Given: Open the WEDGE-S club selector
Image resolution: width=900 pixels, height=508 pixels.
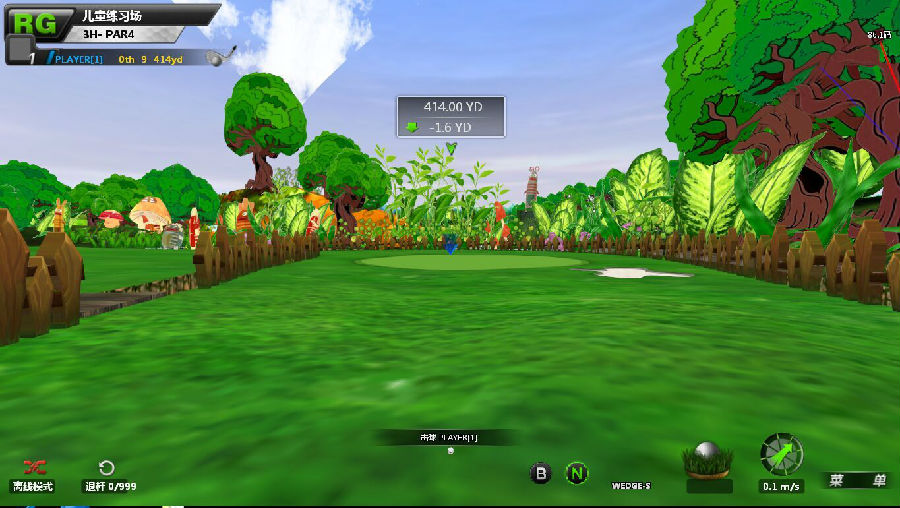Looking at the screenshot, I should click(x=632, y=486).
